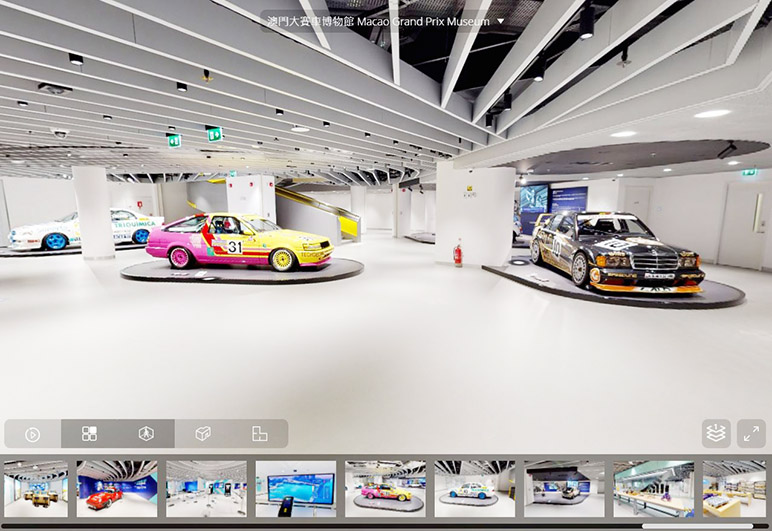The height and width of the screenshot is (531, 772).
Task: Open the floor selector layers button
Action: coord(716,433)
